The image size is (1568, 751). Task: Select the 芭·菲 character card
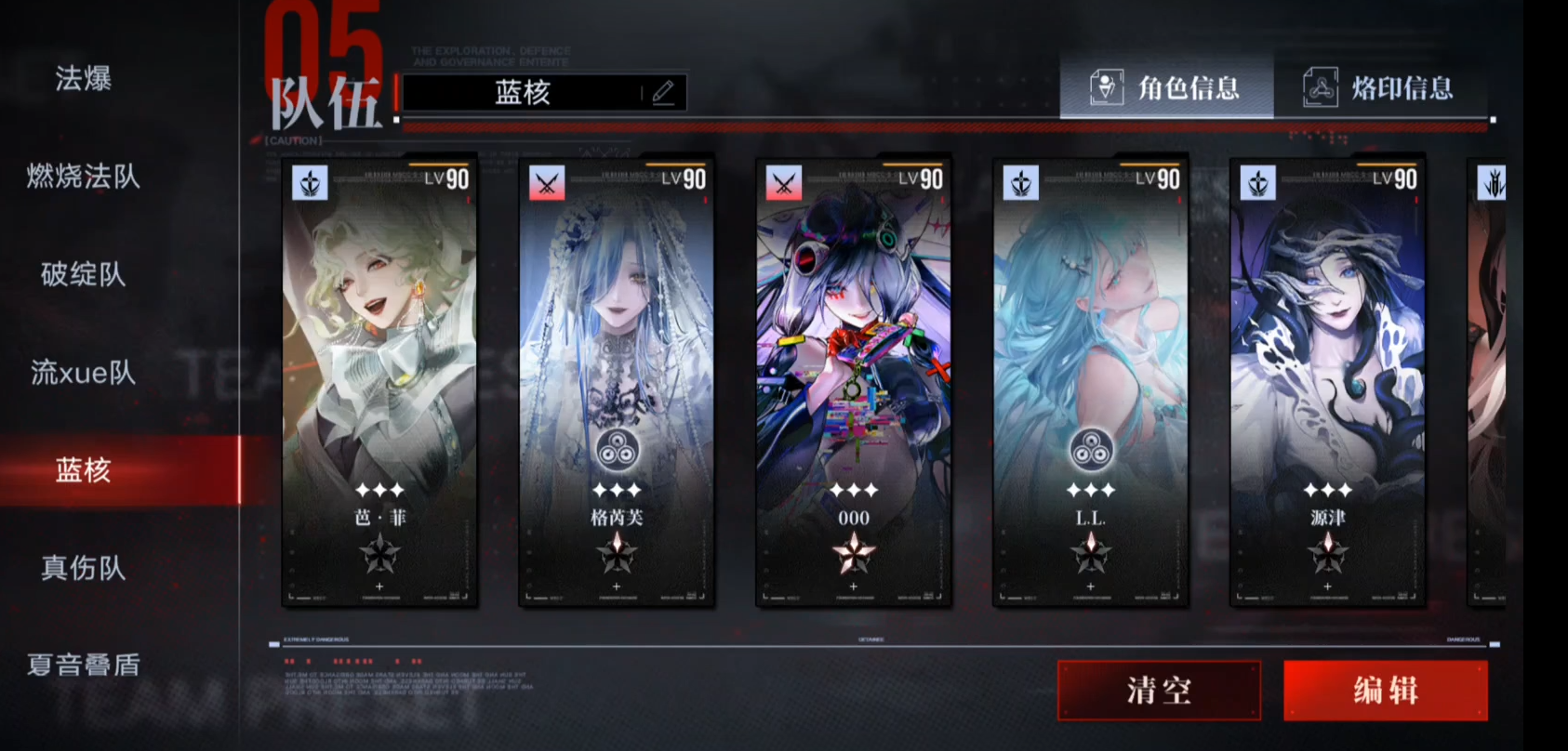pyautogui.click(x=379, y=381)
